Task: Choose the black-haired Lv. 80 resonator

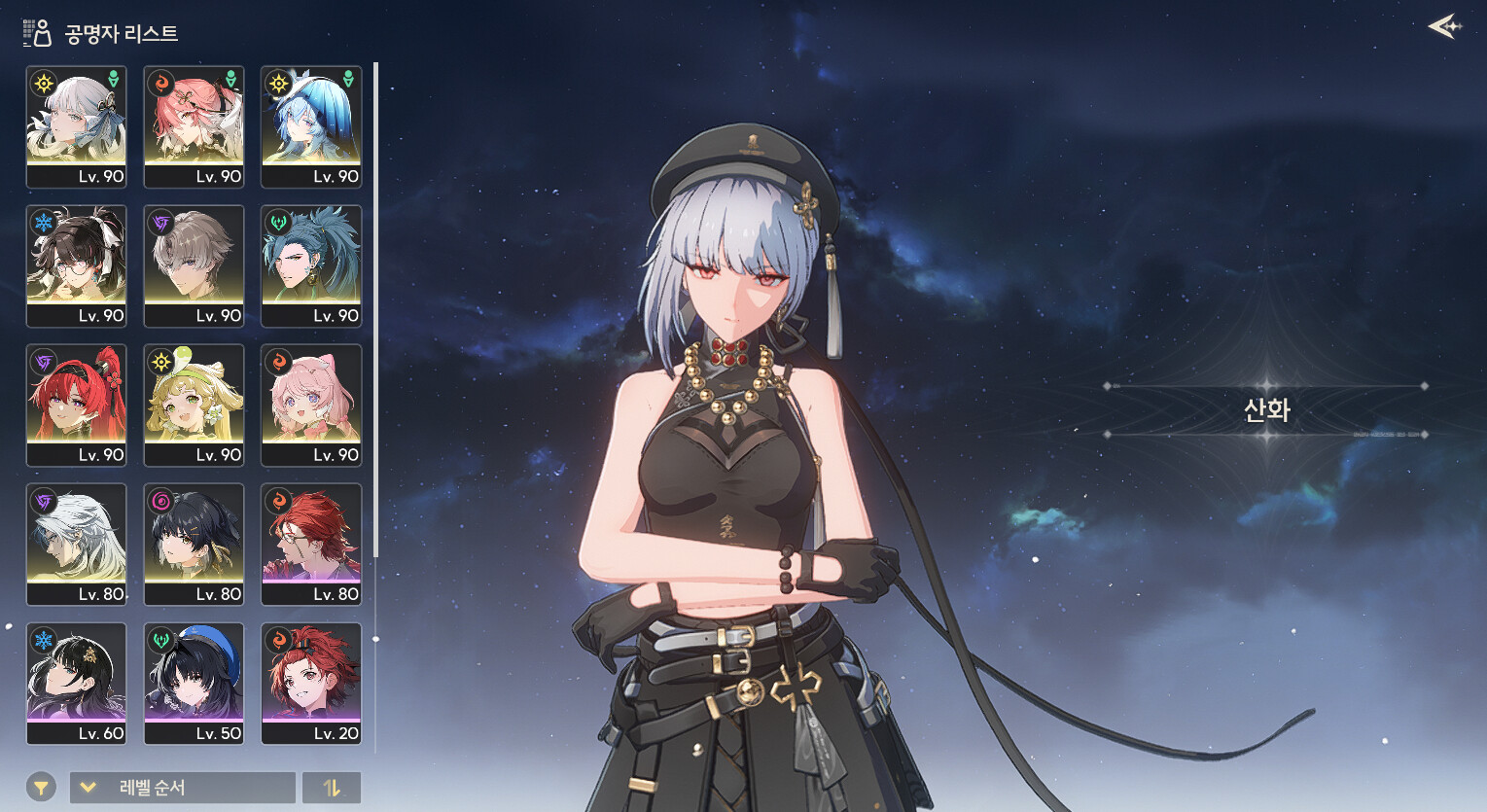Action: (194, 544)
